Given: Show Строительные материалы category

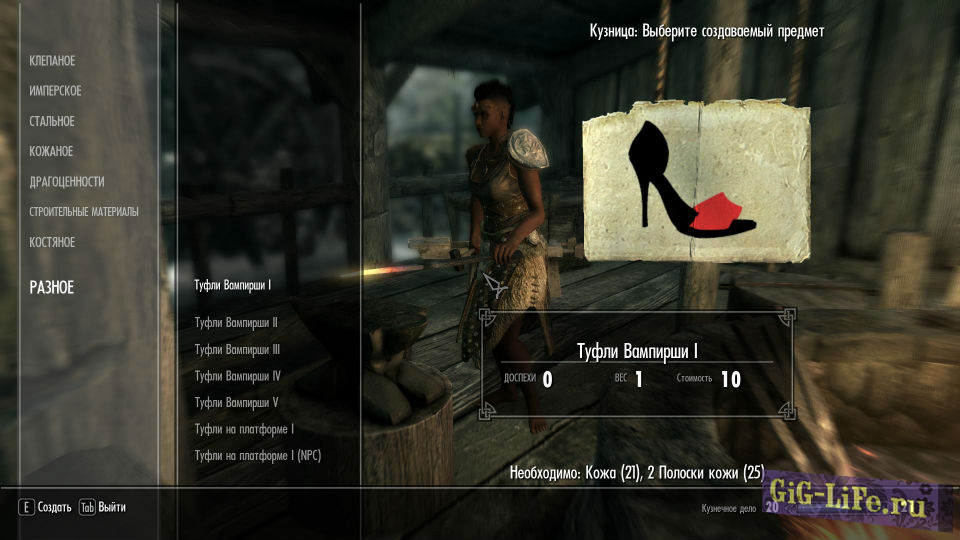Looking at the screenshot, I should tap(84, 212).
